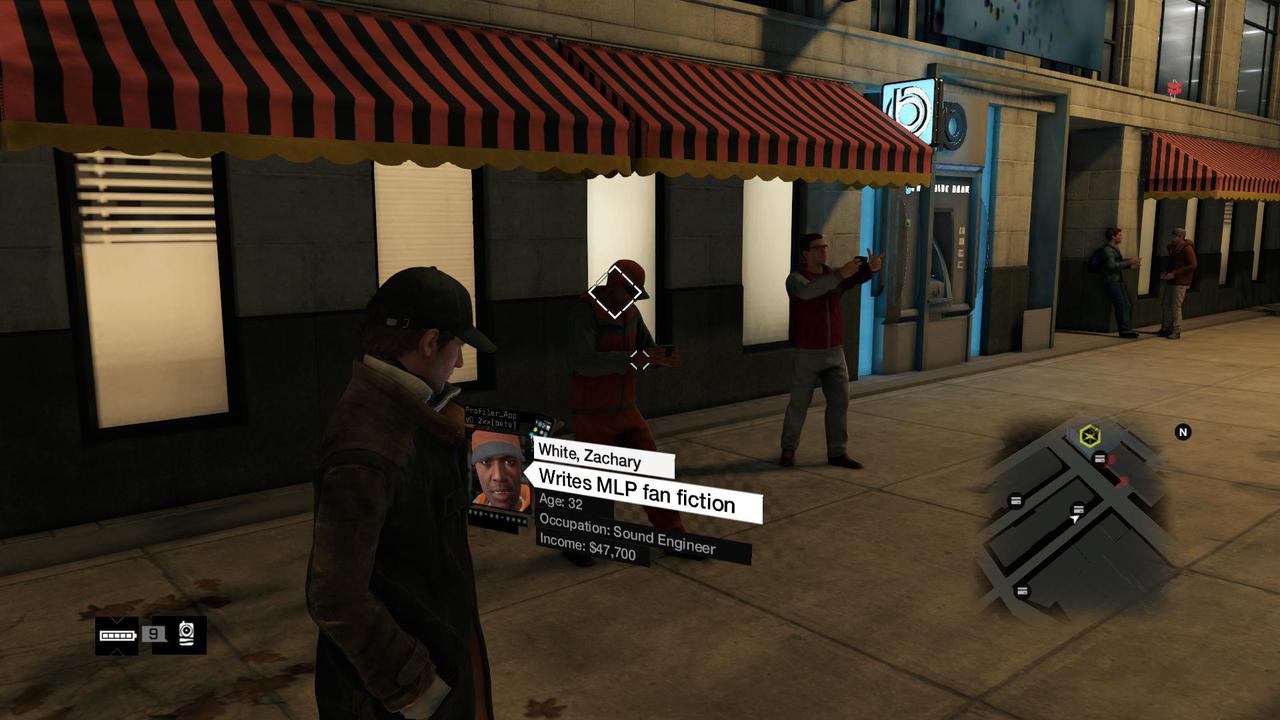This screenshot has height=720, width=1280.
Task: Click the N compass indicator beside the minimap
Action: (x=1183, y=432)
